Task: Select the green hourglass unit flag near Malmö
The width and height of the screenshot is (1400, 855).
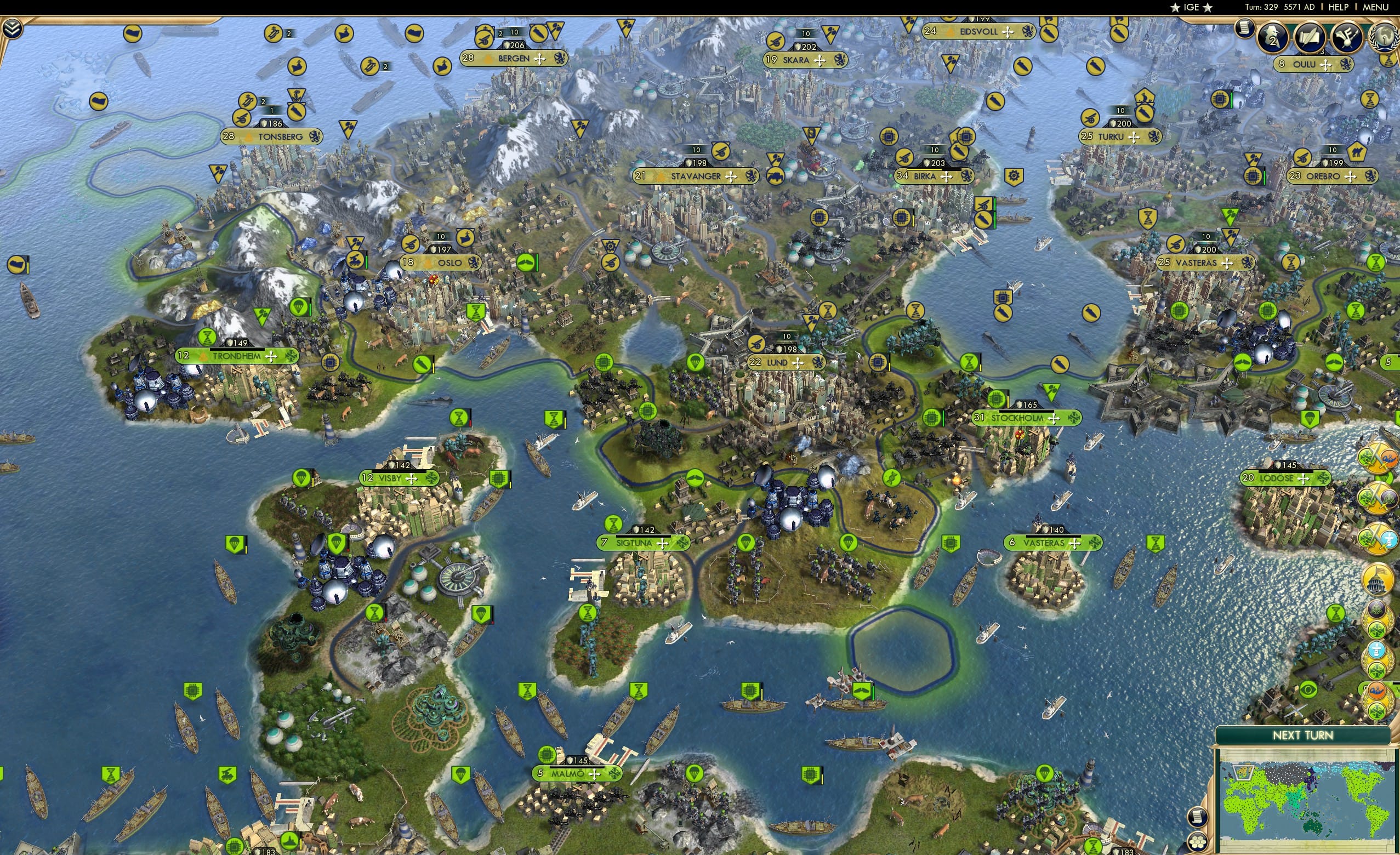Action: [x=527, y=691]
